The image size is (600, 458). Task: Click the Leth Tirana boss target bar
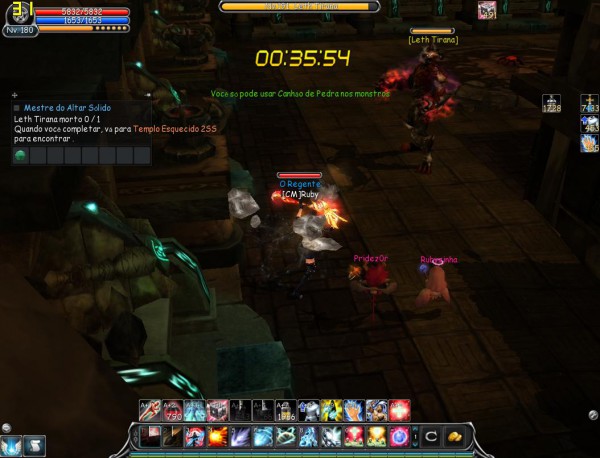point(299,6)
